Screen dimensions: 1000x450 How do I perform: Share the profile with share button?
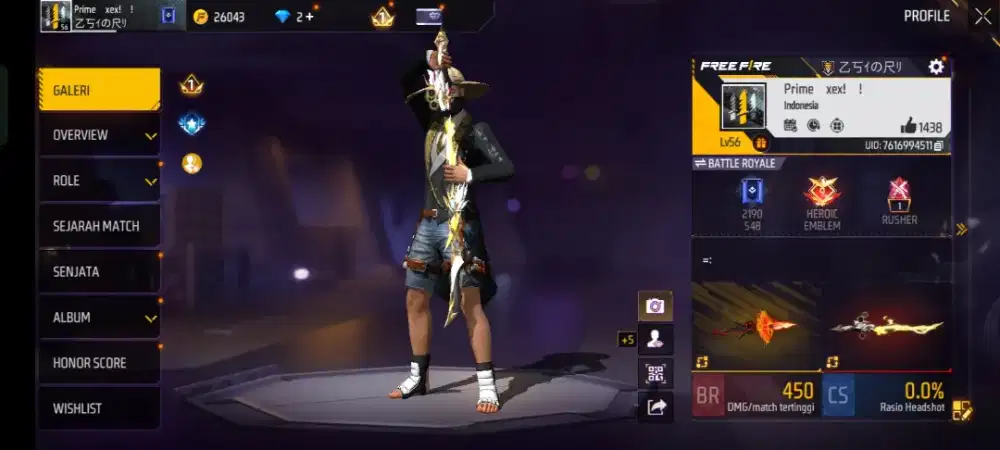pos(655,406)
